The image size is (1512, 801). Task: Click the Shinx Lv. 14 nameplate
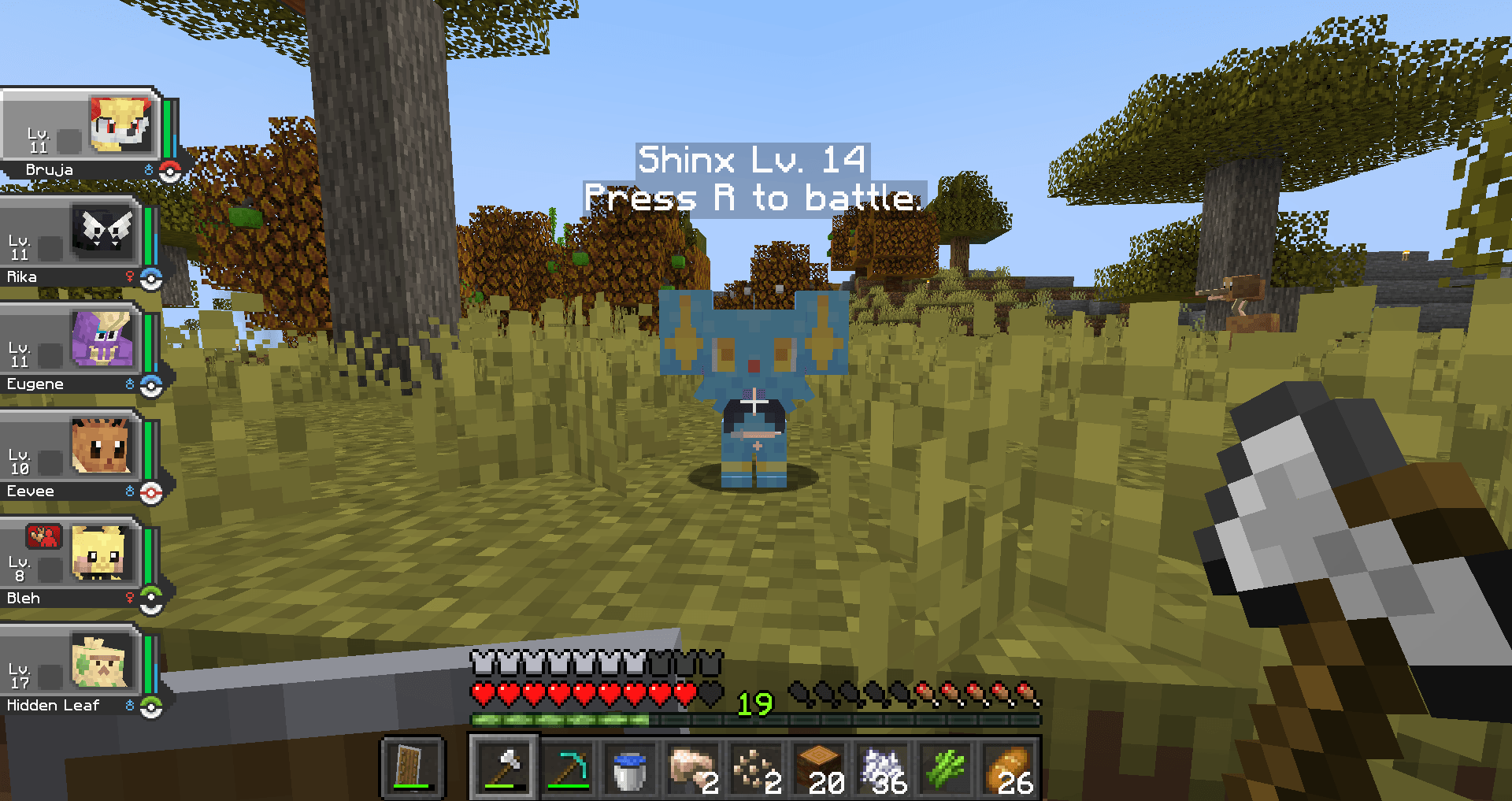coord(750,160)
